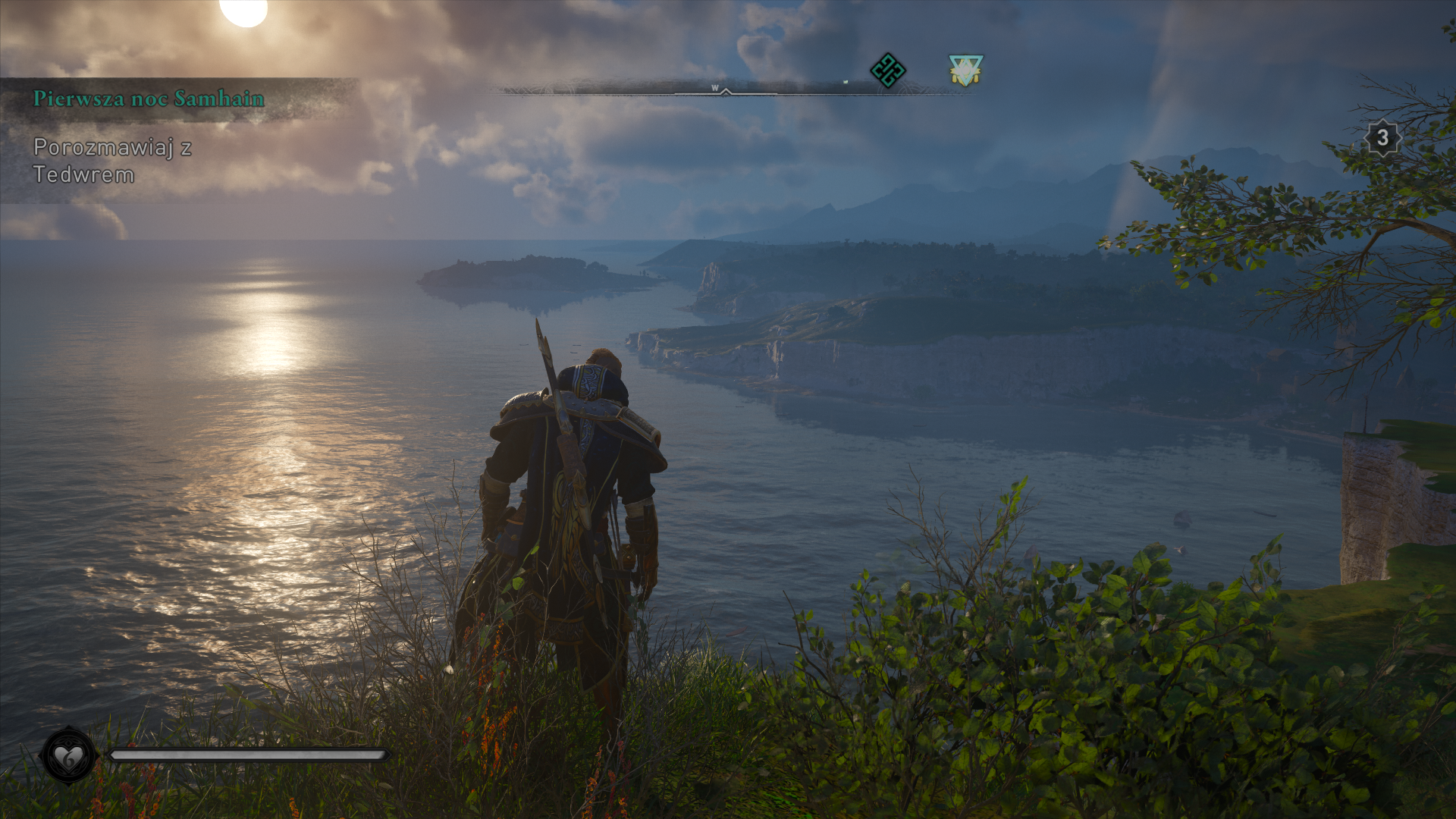Click the green knot marker on compass

click(887, 71)
